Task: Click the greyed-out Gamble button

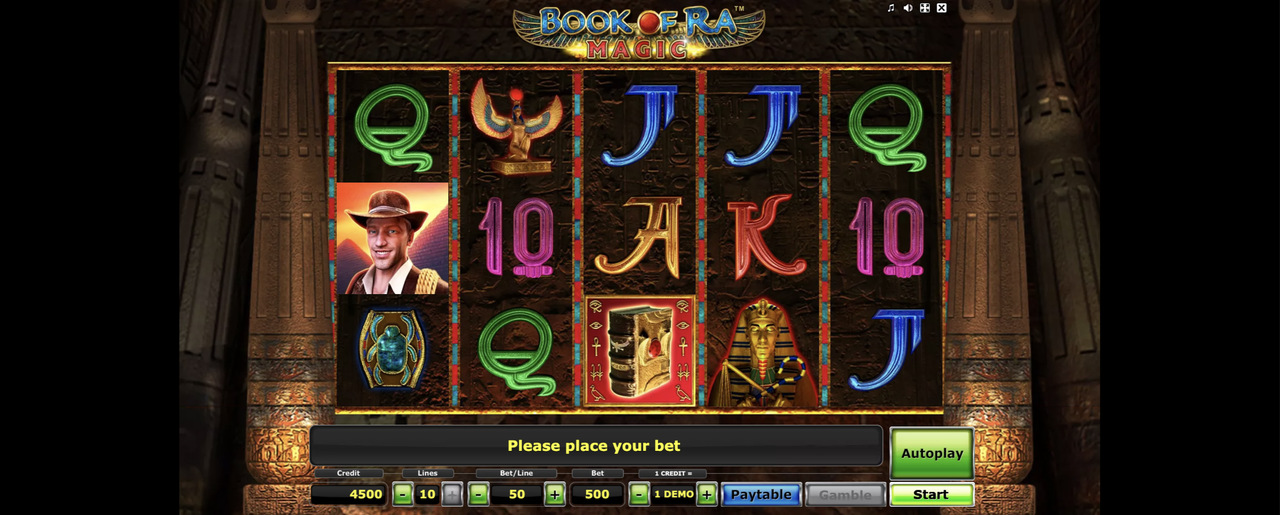Action: click(x=845, y=494)
